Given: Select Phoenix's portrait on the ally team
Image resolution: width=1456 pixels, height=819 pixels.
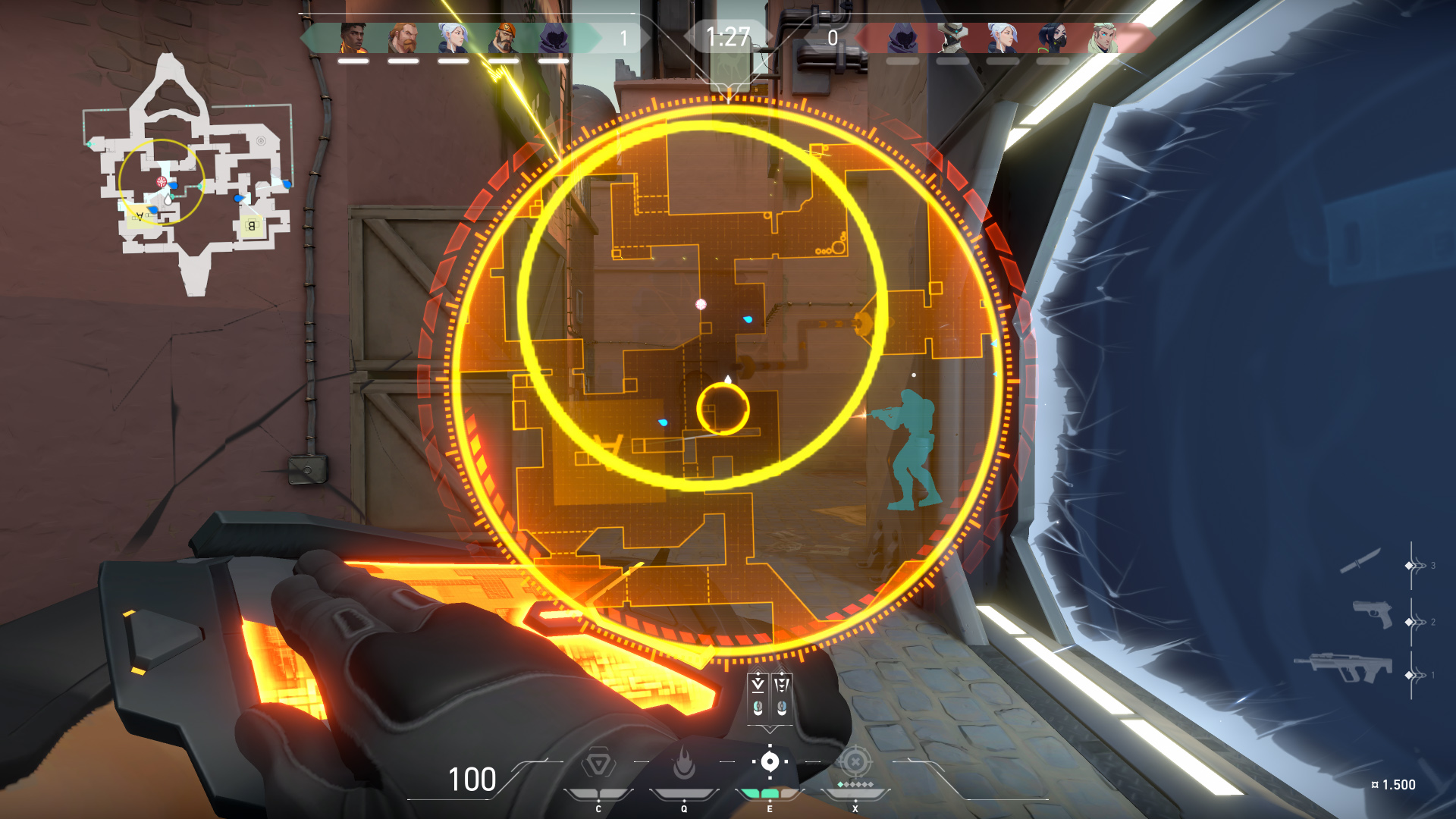Looking at the screenshot, I should point(353,38).
